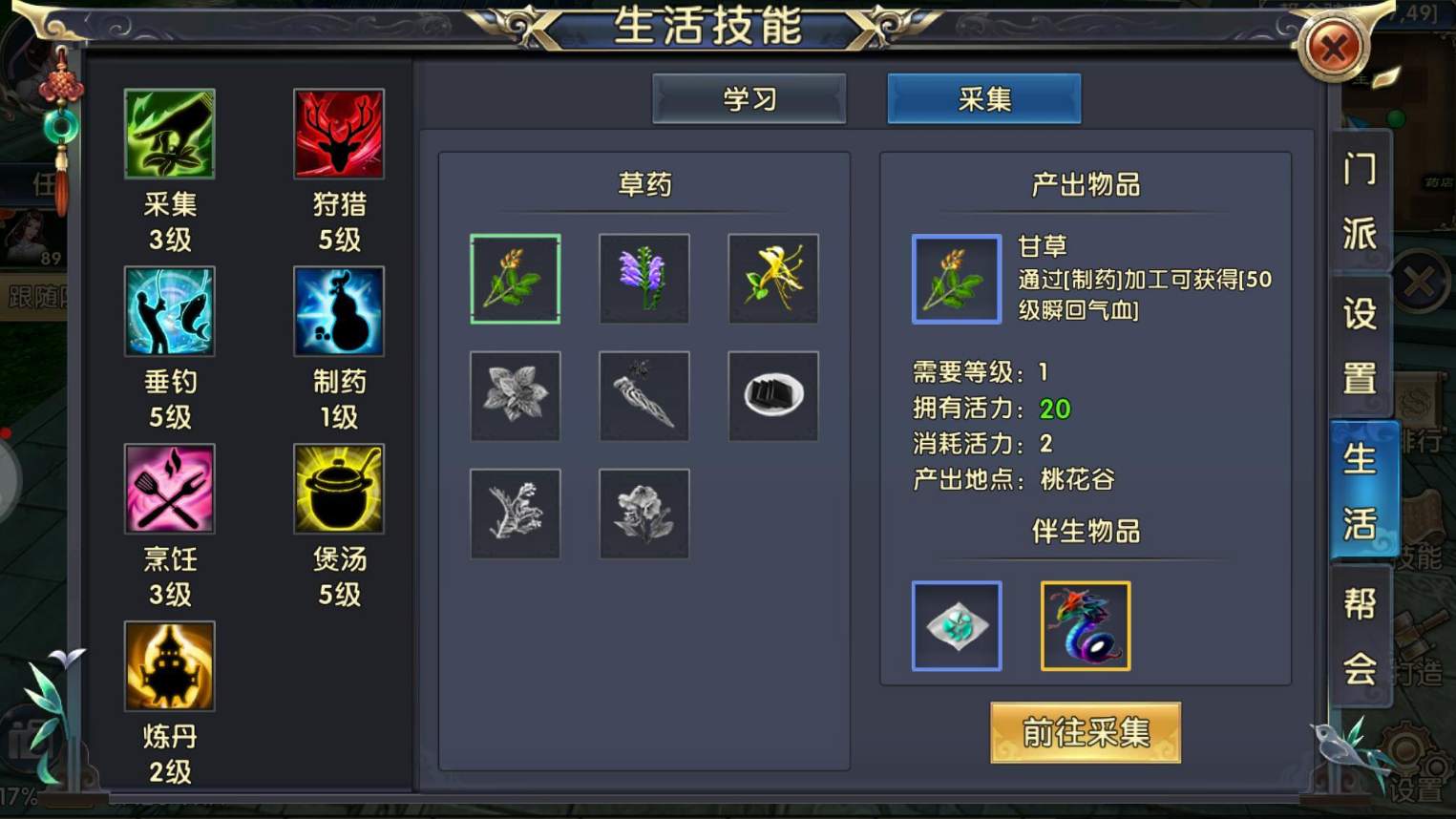The height and width of the screenshot is (819, 1456).
Task: Select the purple flower herb icon
Action: tap(644, 279)
